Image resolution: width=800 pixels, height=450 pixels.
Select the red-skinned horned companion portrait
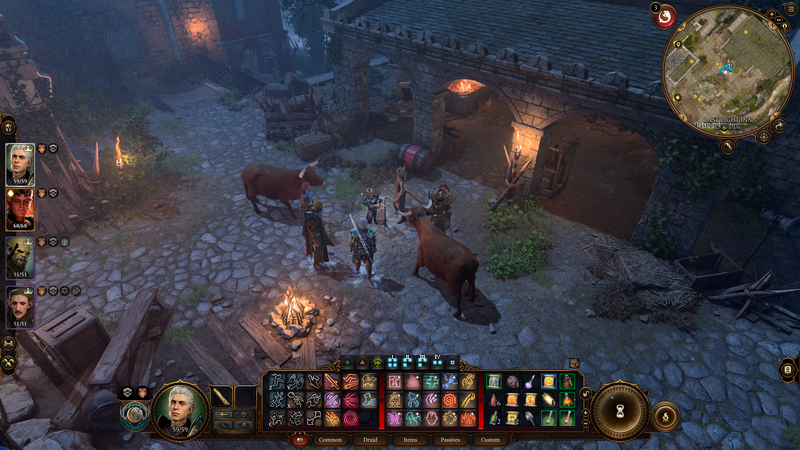click(20, 210)
